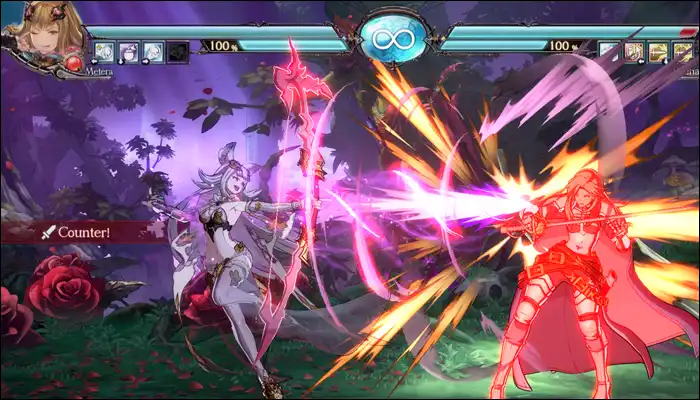Image resolution: width=700 pixels, height=400 pixels.
Task: Activate Metera's skill icon marked with down arrow
Action: tap(129, 51)
